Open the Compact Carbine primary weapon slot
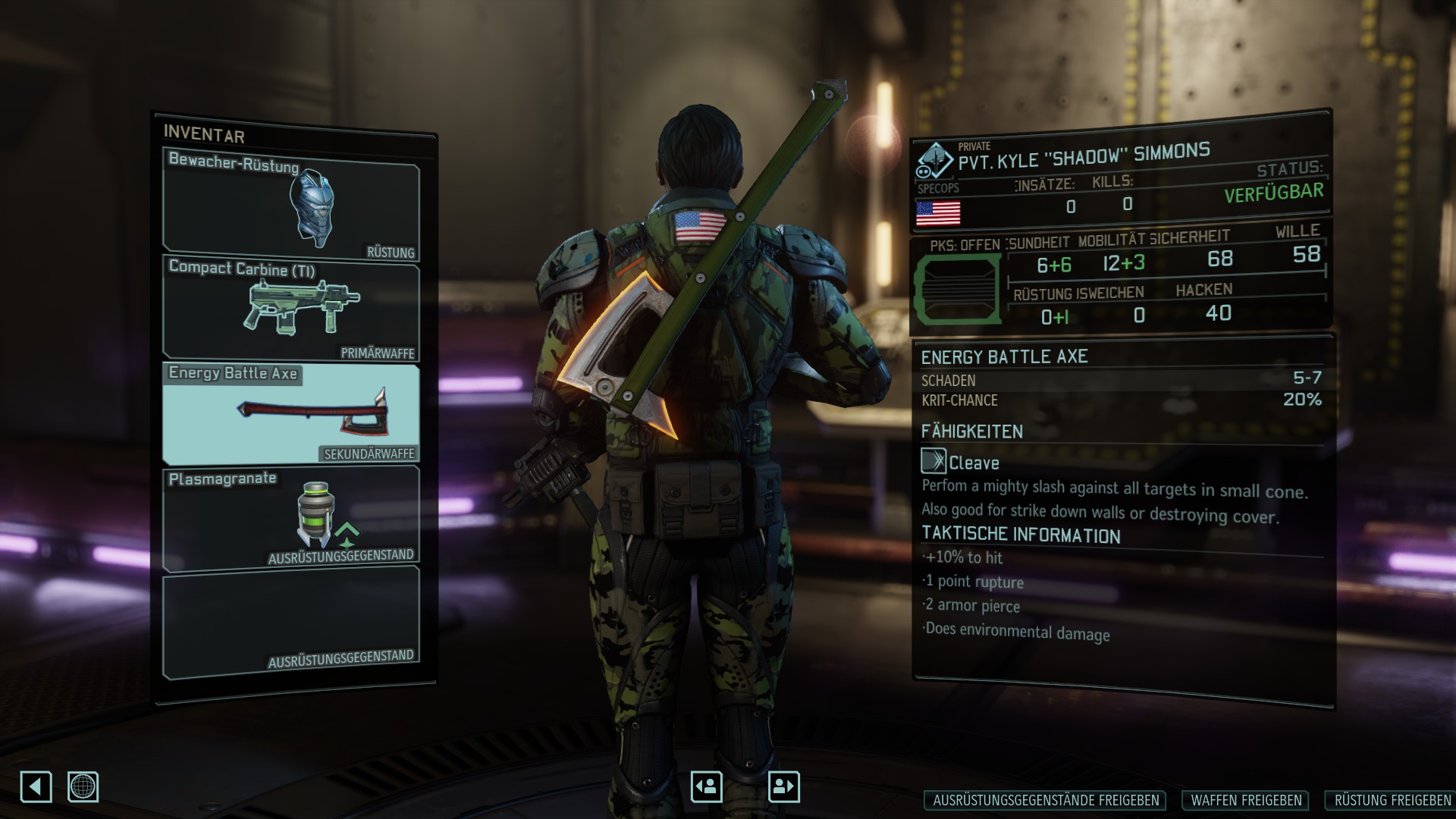 291,309
